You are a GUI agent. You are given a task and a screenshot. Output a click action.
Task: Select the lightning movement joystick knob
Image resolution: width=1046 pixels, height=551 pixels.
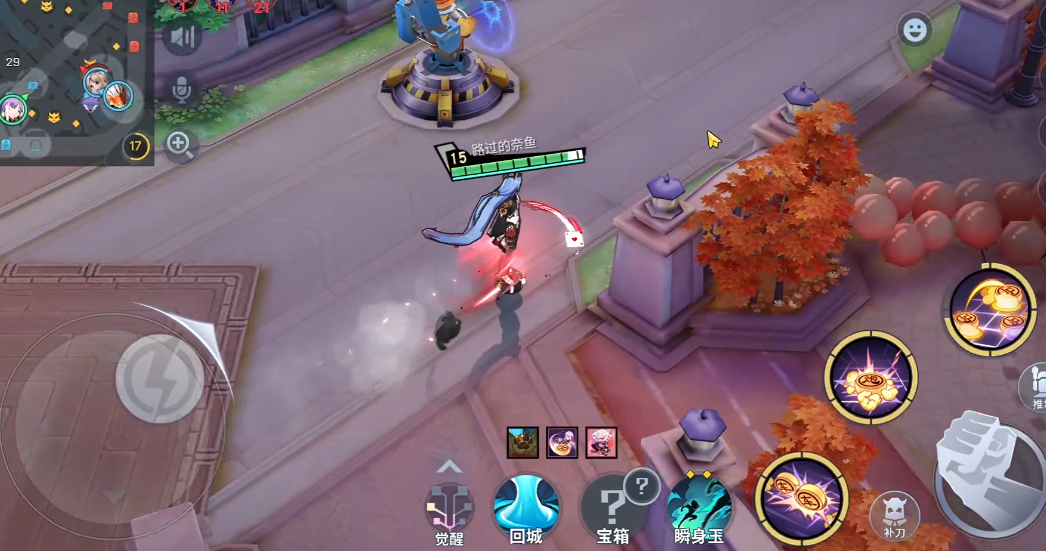(160, 377)
